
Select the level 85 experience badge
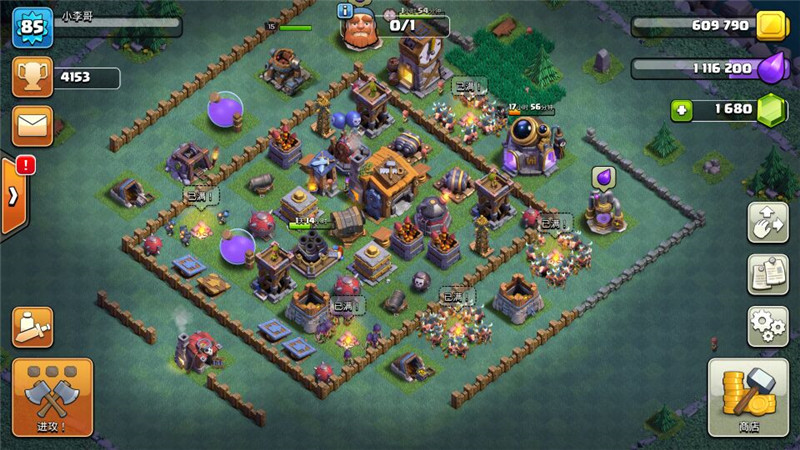[x=32, y=27]
